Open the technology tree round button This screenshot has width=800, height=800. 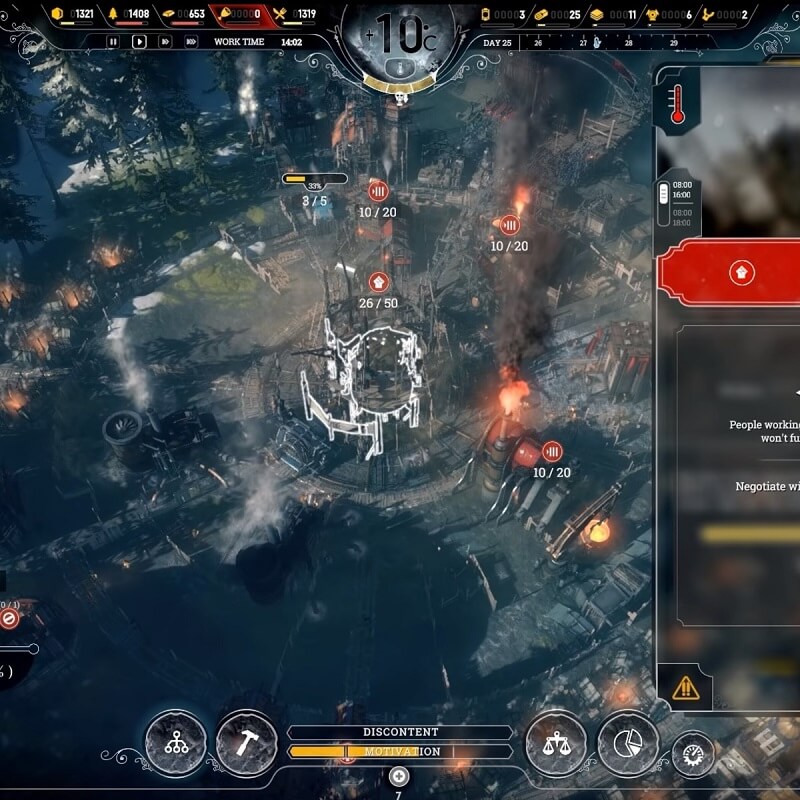[175, 743]
